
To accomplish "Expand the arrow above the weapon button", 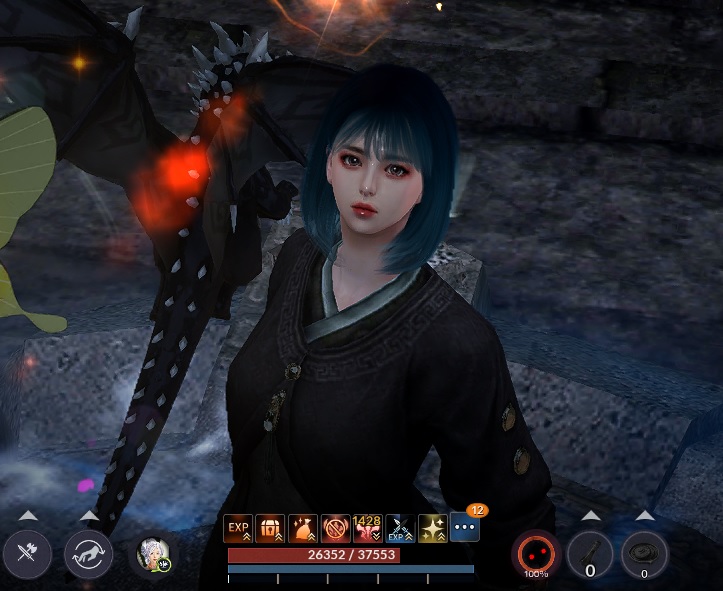I will point(27,516).
